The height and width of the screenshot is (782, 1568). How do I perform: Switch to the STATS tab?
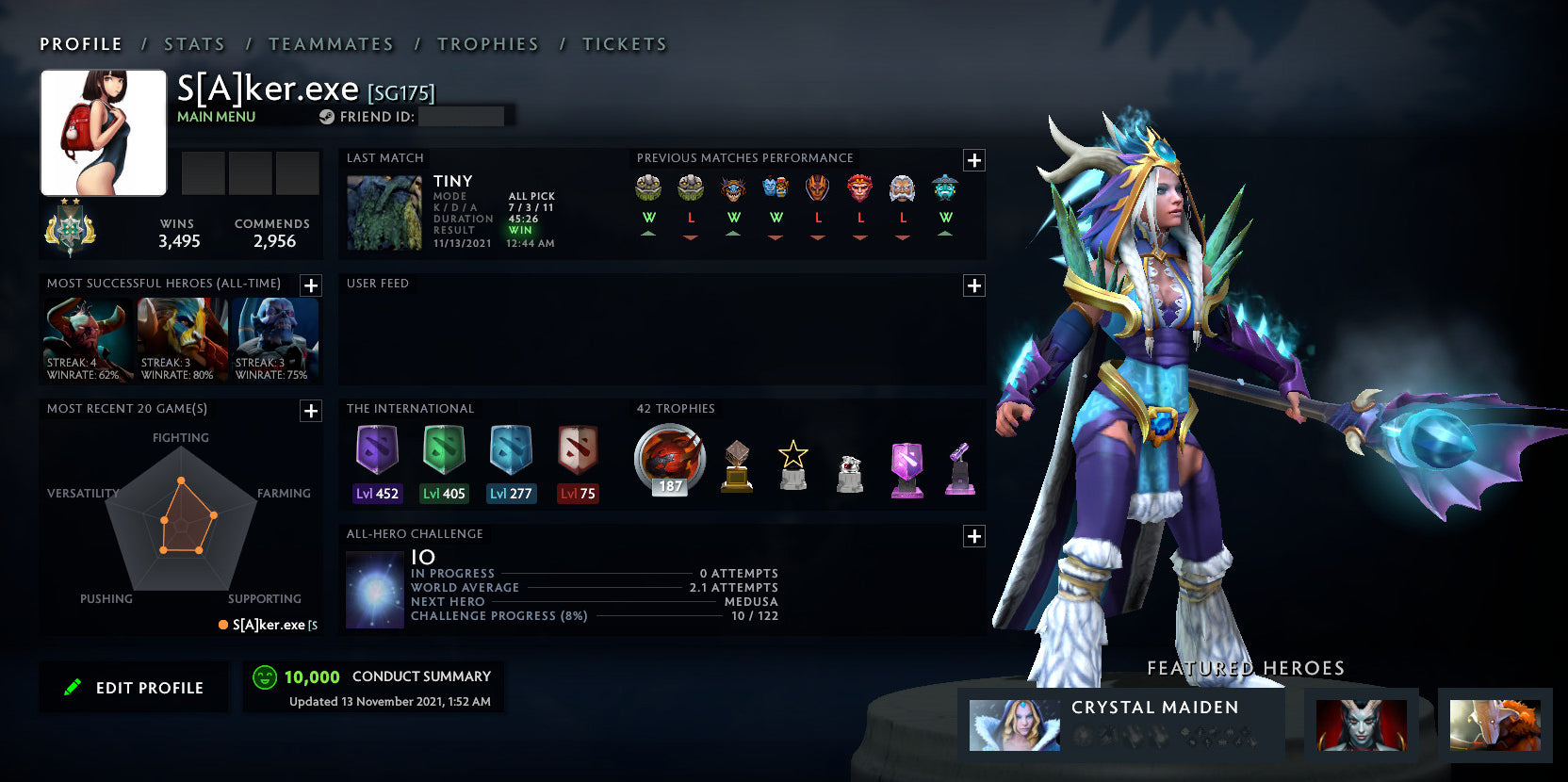pos(193,43)
